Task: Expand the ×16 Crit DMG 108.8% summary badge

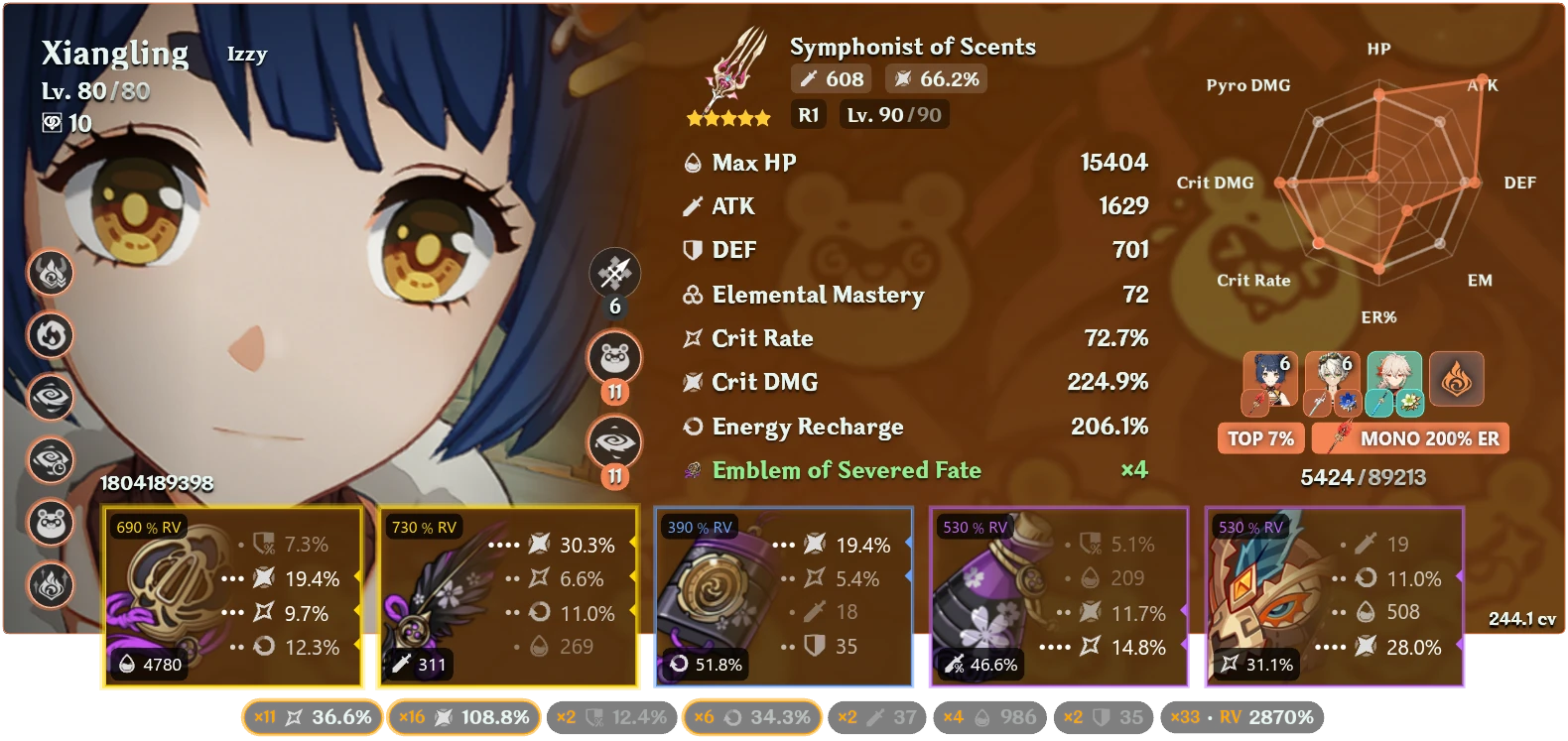Action: tap(463, 716)
